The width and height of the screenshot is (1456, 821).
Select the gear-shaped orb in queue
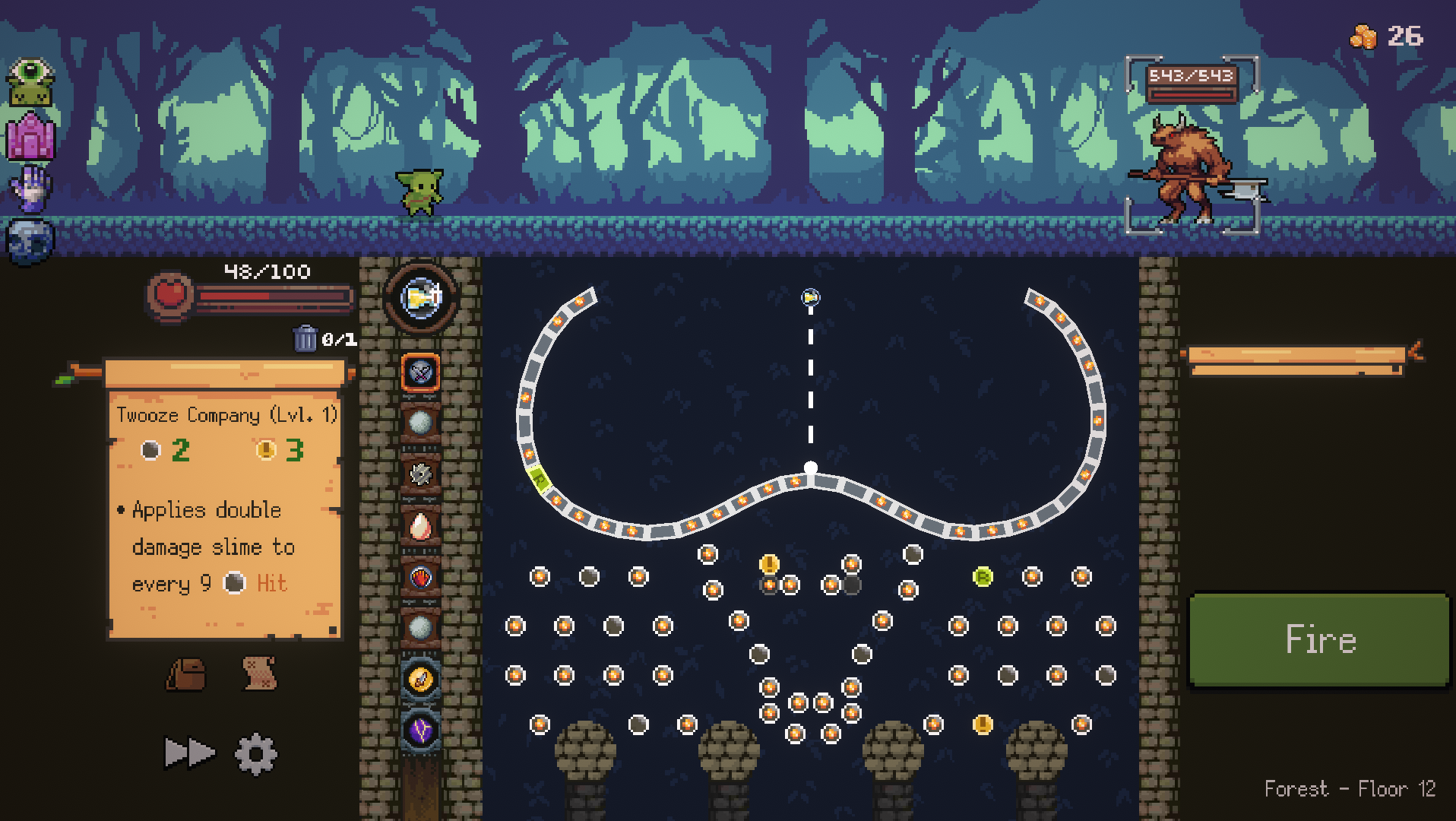coord(420,474)
